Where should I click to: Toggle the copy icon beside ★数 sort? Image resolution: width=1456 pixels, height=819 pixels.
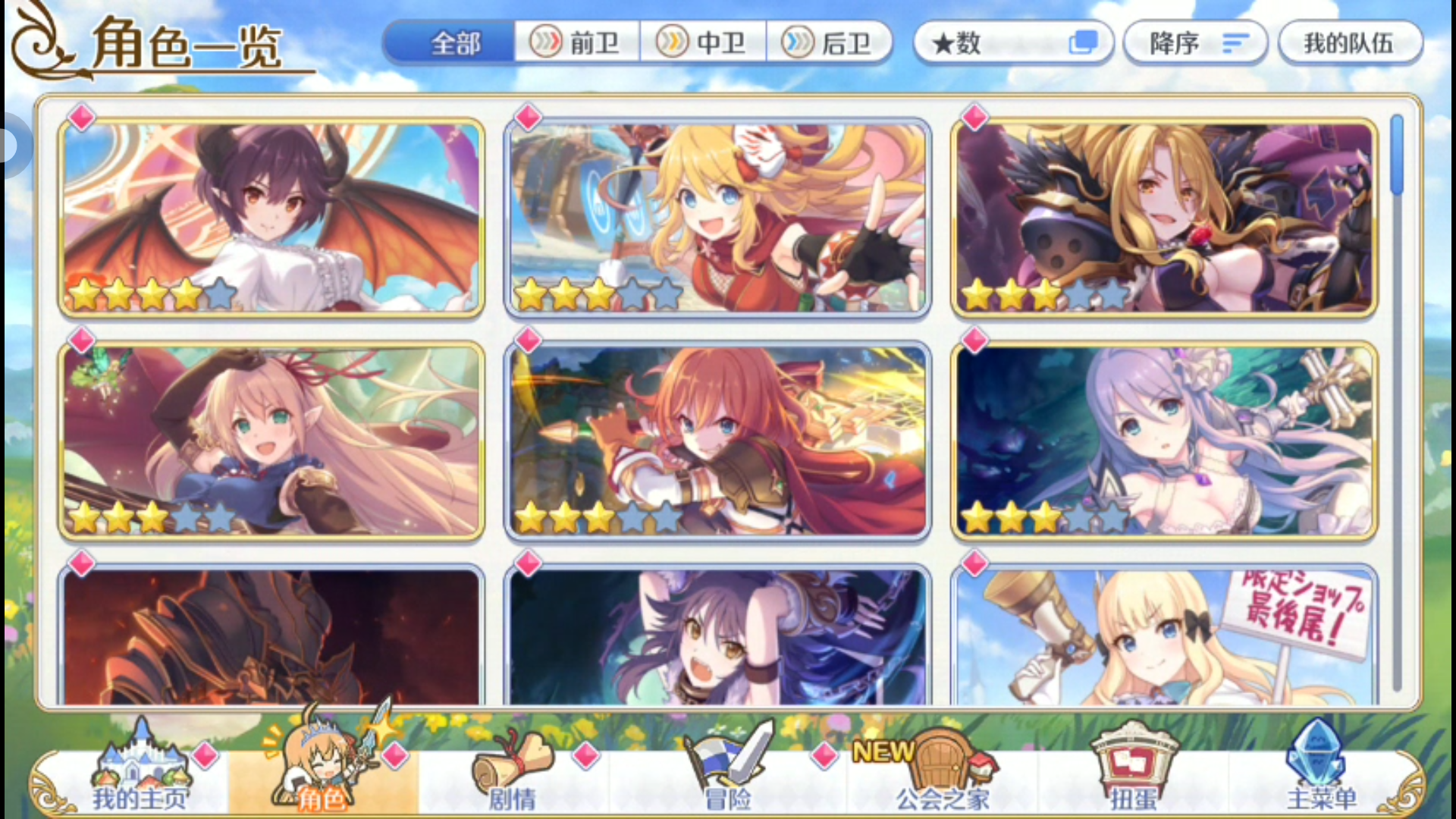click(1084, 43)
